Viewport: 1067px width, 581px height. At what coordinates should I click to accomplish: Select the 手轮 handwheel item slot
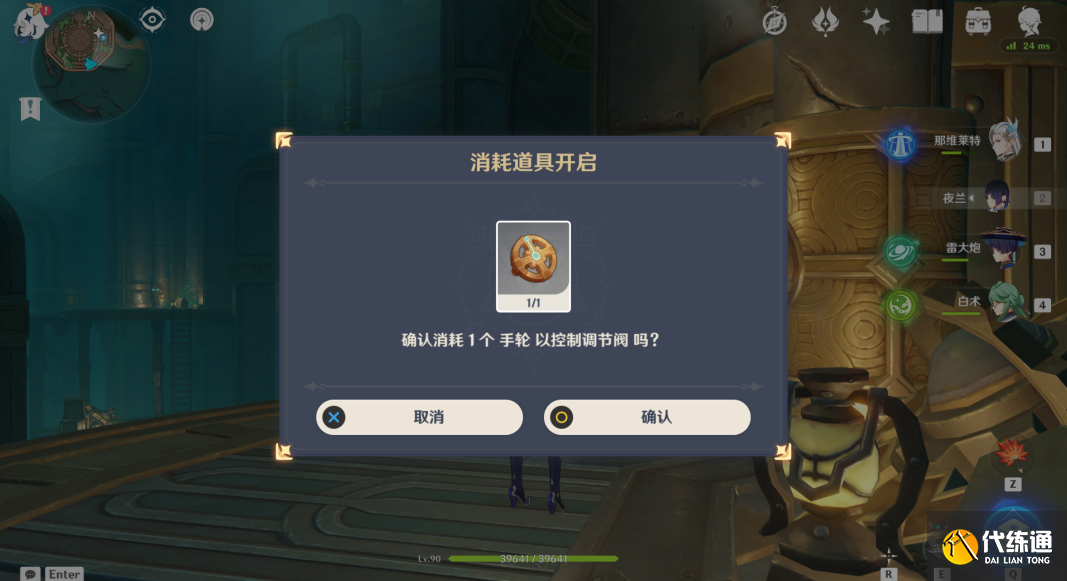point(533,266)
